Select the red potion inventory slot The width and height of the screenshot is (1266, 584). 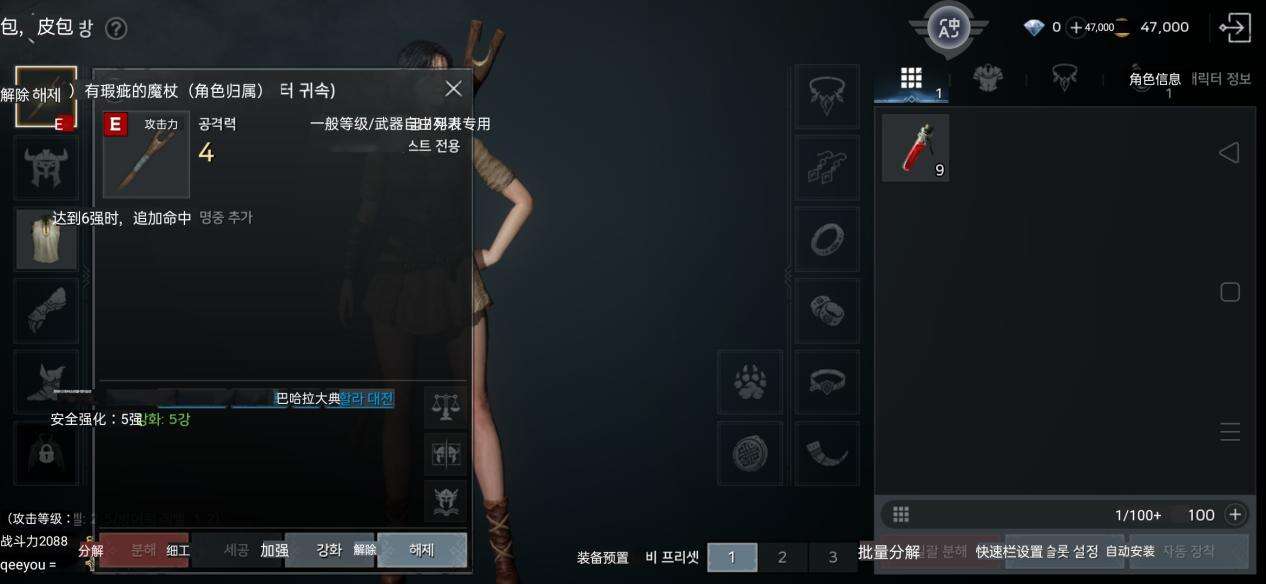[915, 148]
